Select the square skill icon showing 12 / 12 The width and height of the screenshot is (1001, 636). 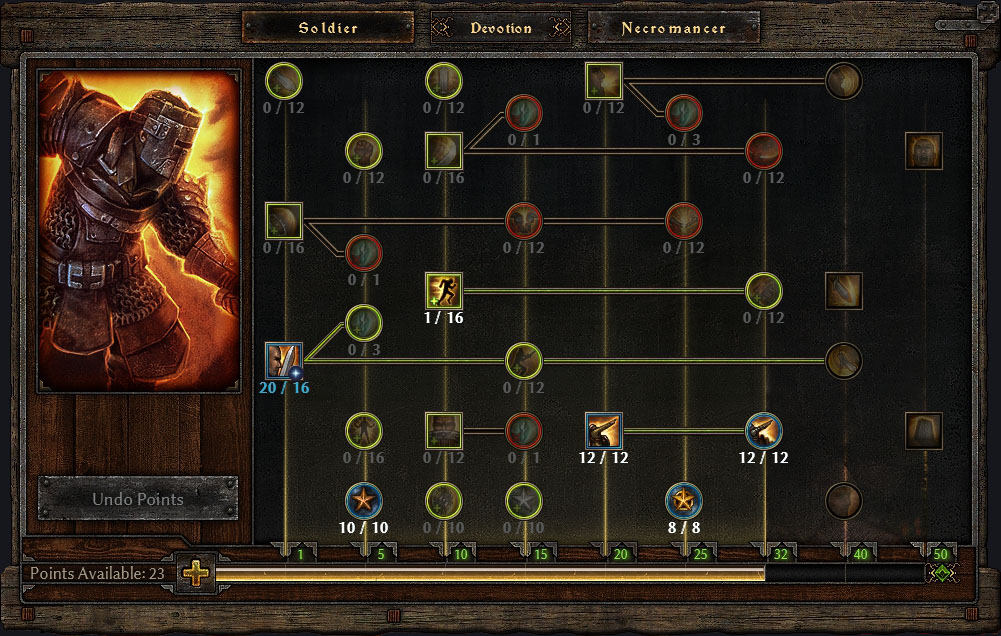(x=604, y=431)
